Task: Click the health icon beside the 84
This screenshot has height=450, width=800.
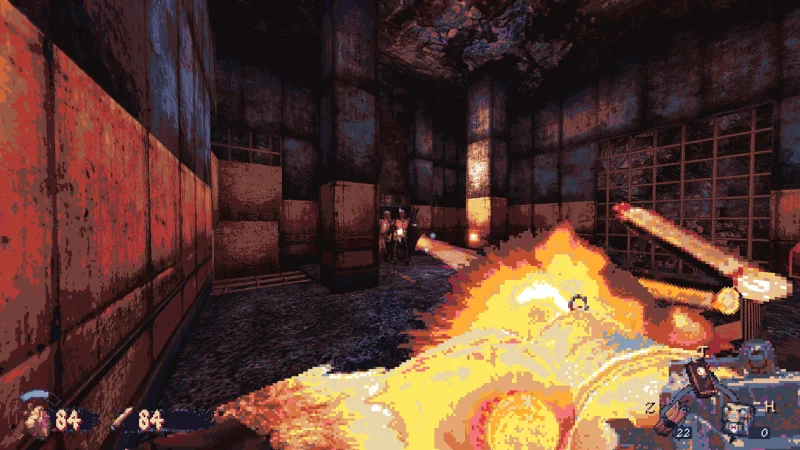Action: click(x=37, y=417)
